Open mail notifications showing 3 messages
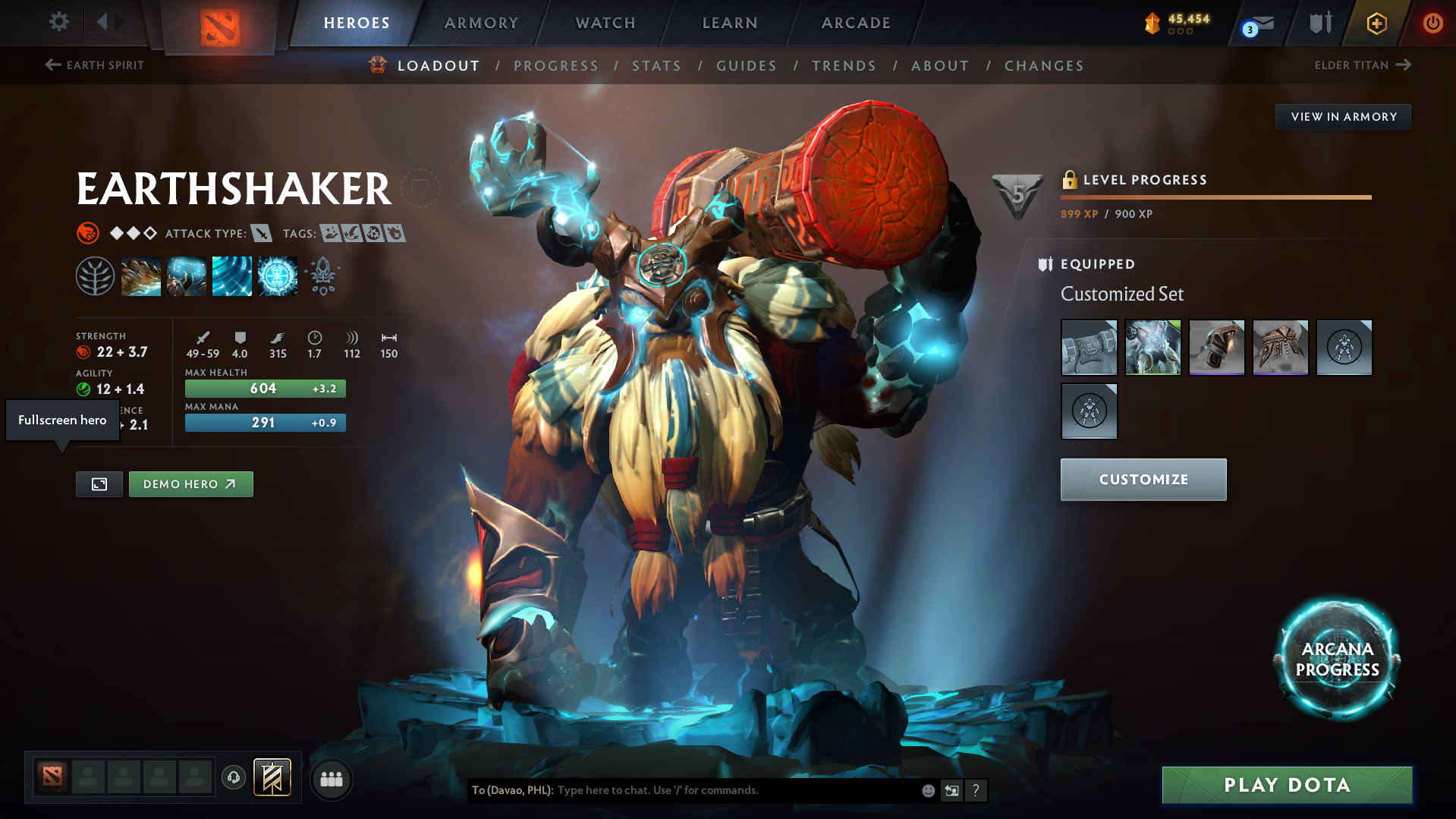1456x819 pixels. [x=1256, y=23]
